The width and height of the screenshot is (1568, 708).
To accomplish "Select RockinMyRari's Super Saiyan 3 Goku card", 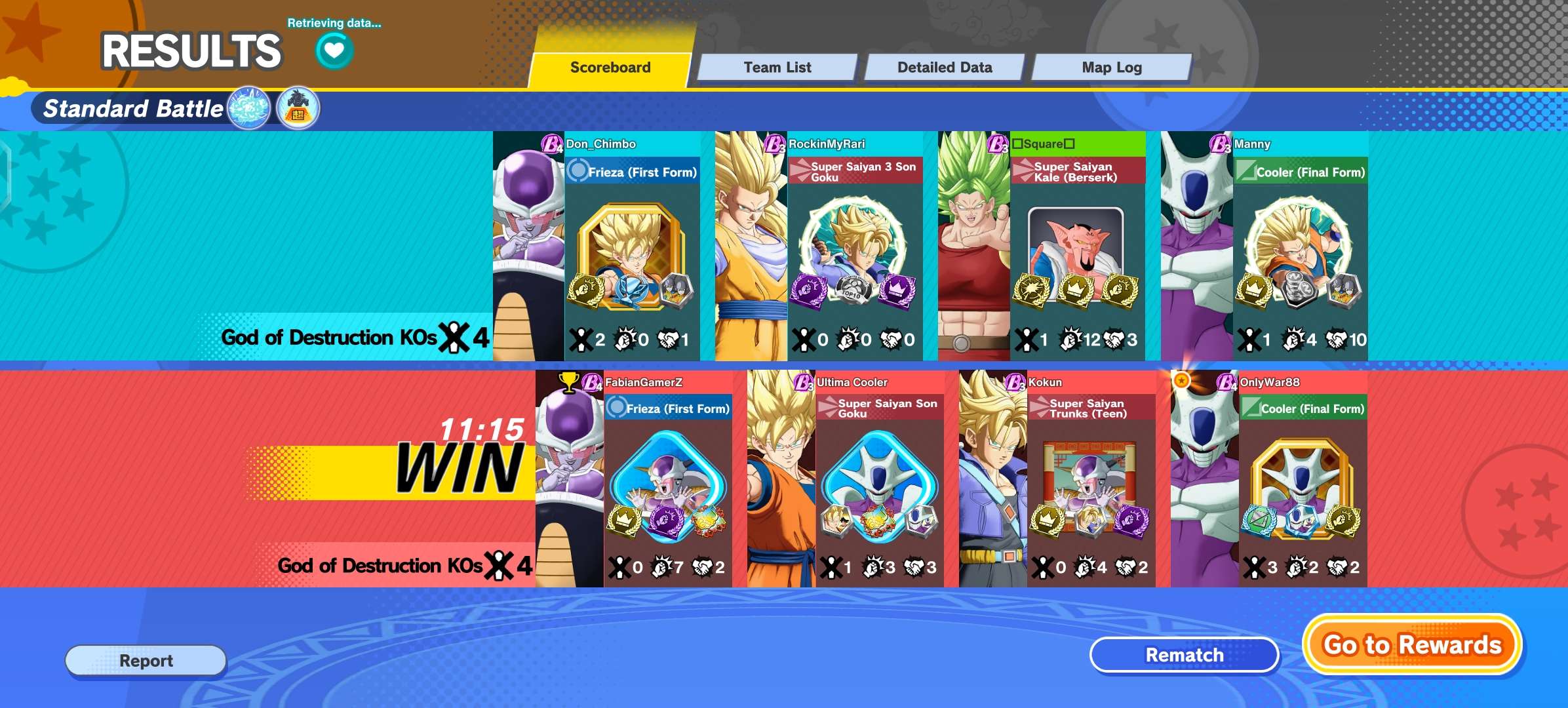I will click(x=819, y=246).
